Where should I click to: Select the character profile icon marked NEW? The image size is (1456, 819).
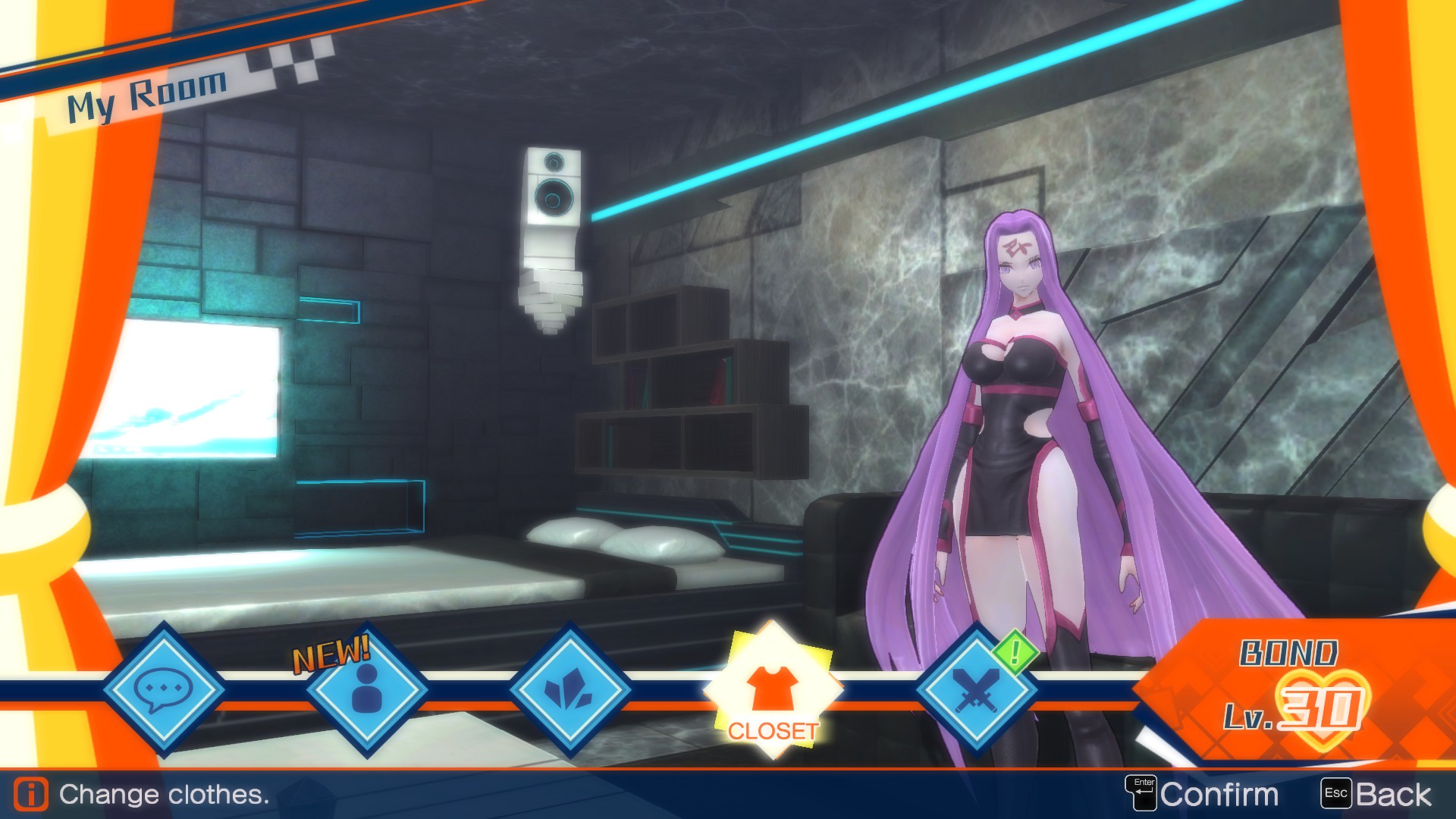(x=366, y=690)
